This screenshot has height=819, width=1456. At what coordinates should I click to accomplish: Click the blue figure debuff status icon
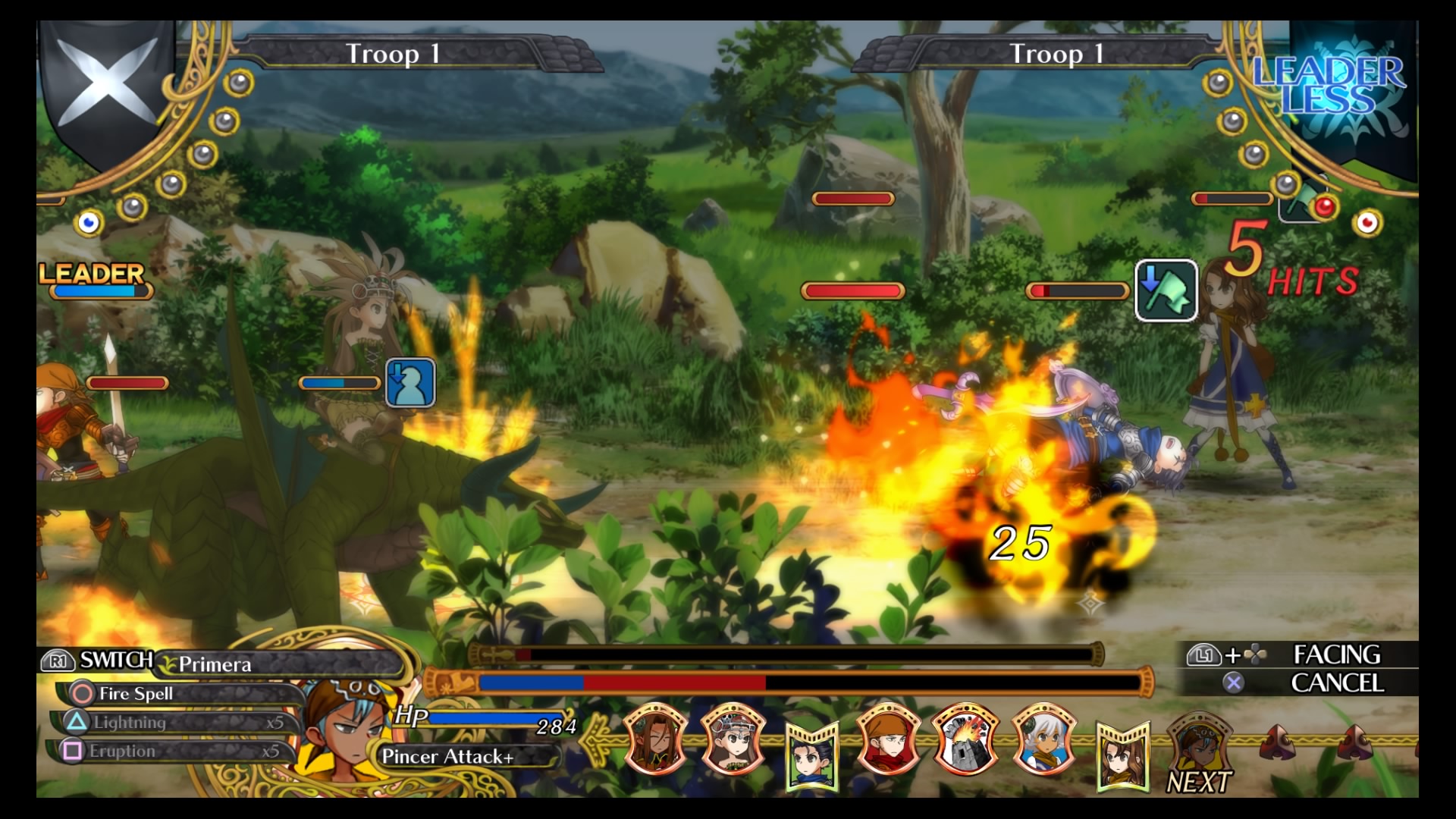pyautogui.click(x=410, y=382)
